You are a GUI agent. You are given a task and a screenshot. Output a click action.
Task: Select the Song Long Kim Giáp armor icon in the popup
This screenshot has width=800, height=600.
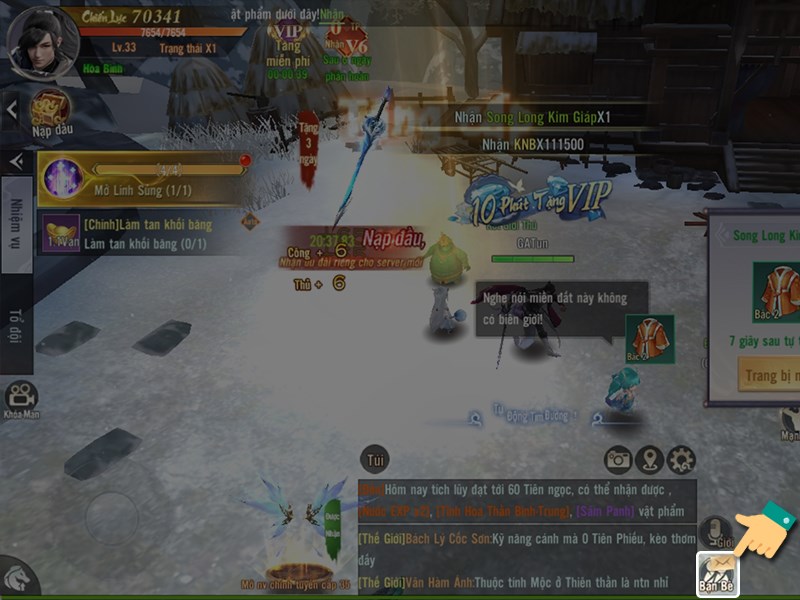(x=776, y=288)
